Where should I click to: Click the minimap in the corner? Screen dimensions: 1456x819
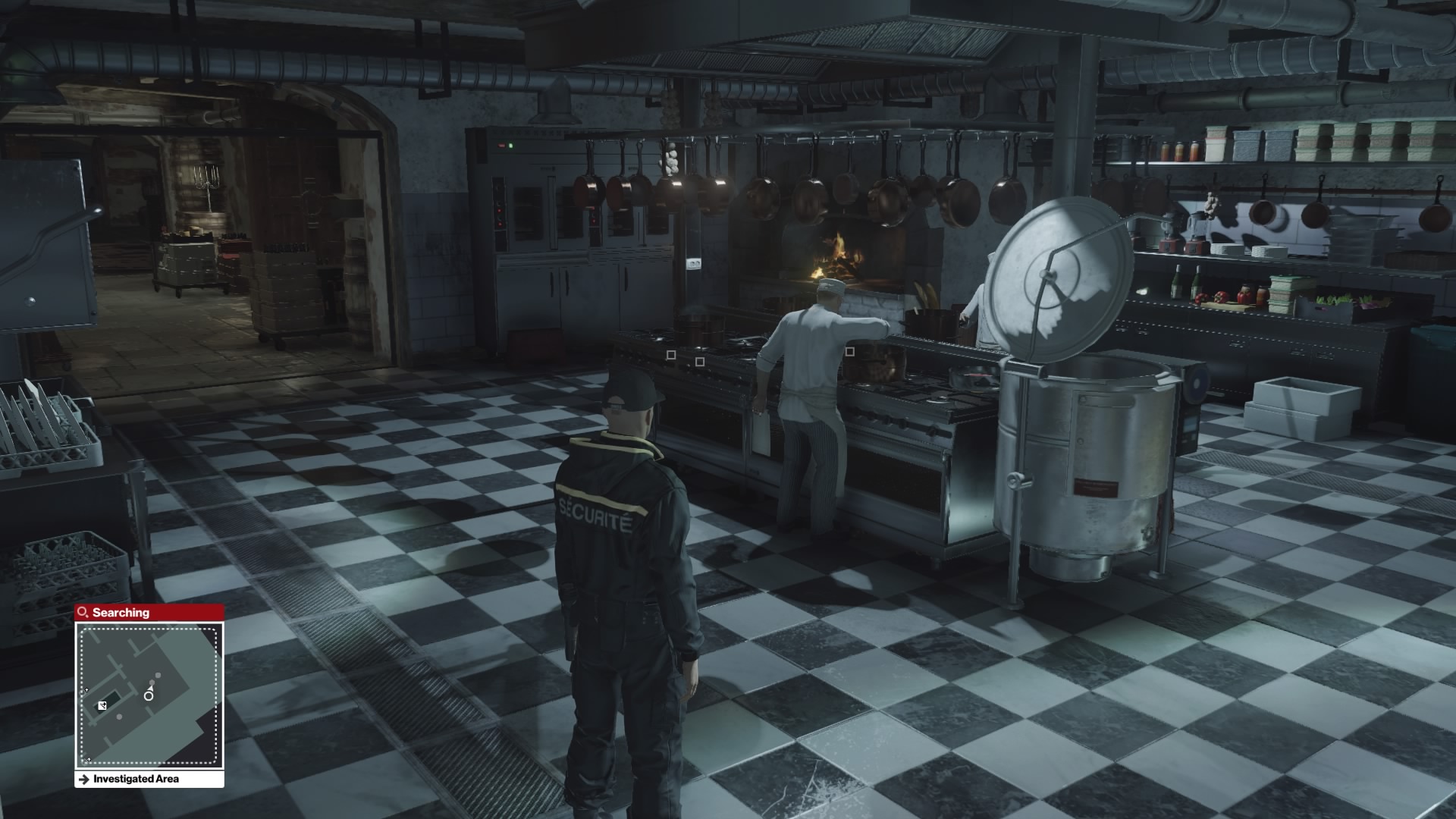click(x=149, y=695)
